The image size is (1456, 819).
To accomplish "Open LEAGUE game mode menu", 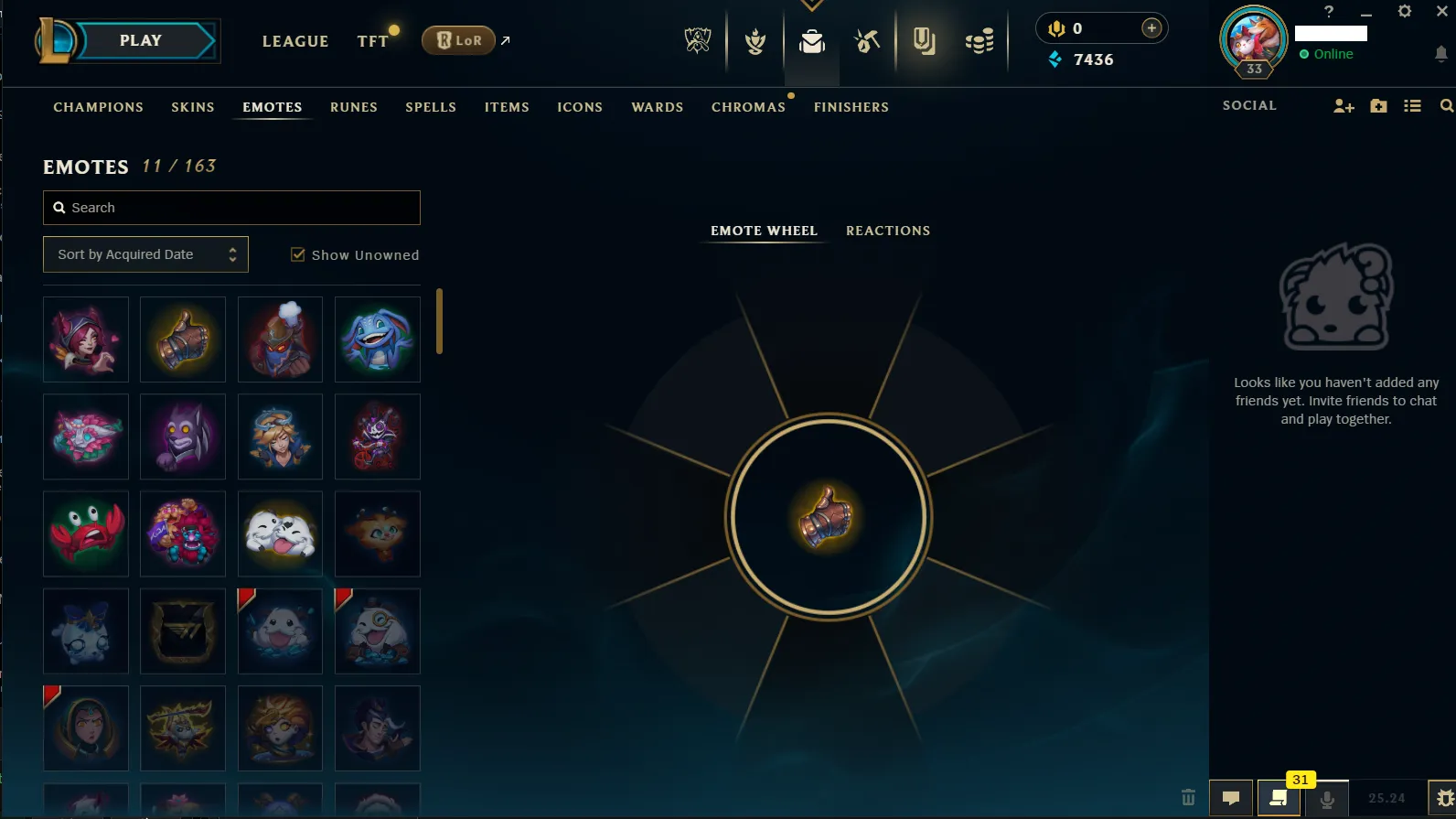I will pos(294,41).
